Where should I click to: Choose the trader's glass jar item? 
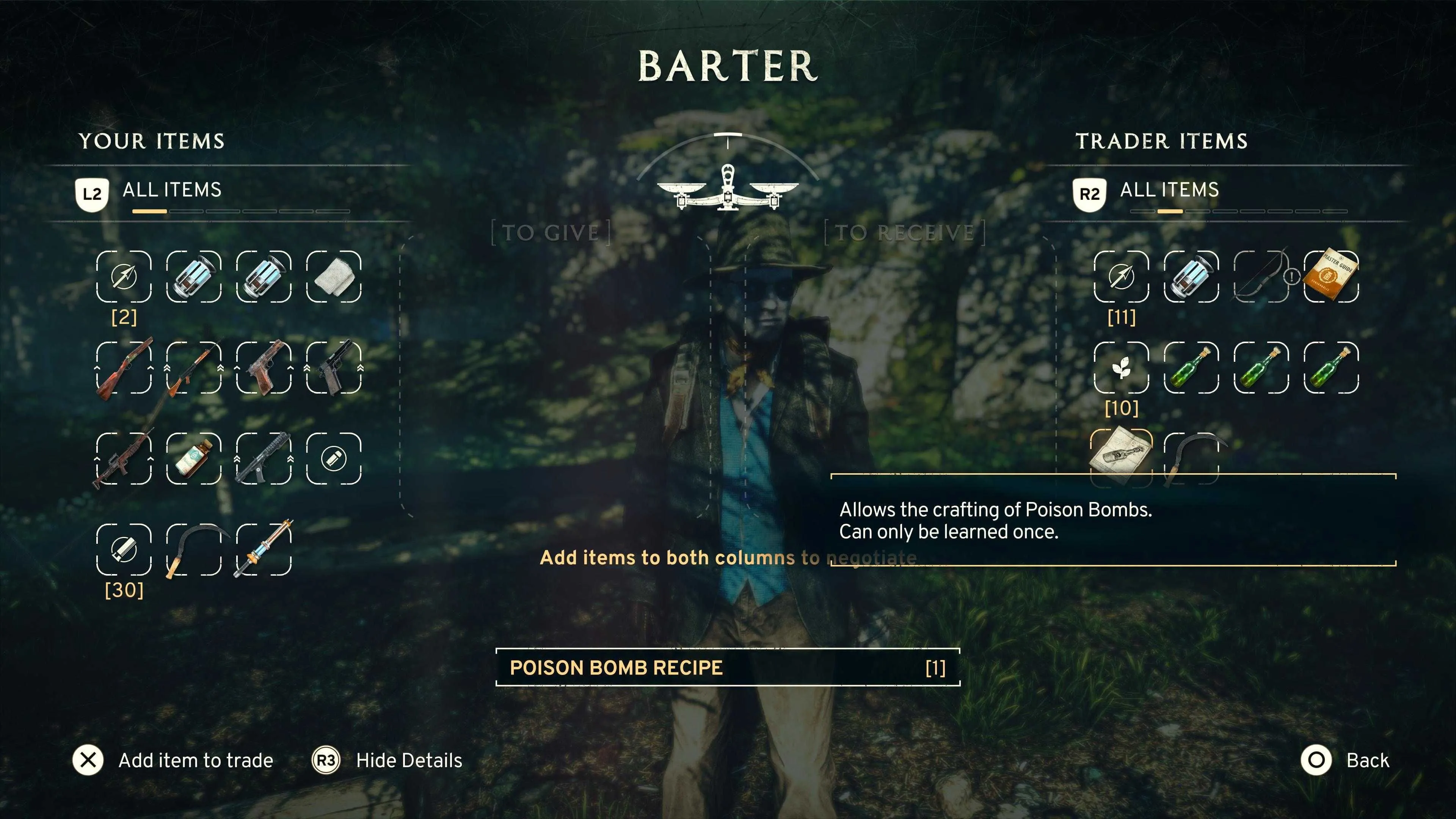[1191, 276]
